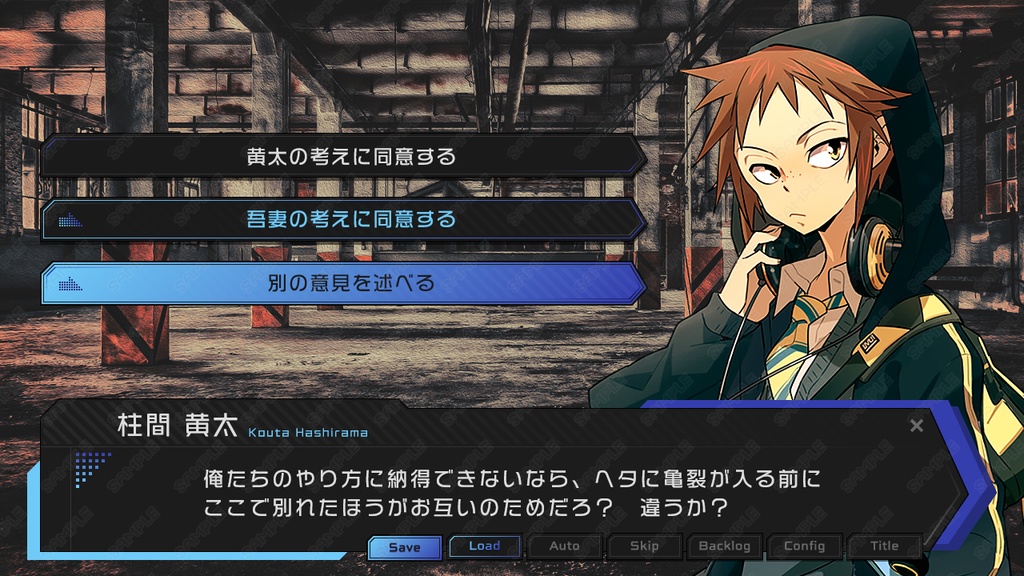The height and width of the screenshot is (576, 1024).
Task: Activate the Skip button
Action: tap(644, 546)
